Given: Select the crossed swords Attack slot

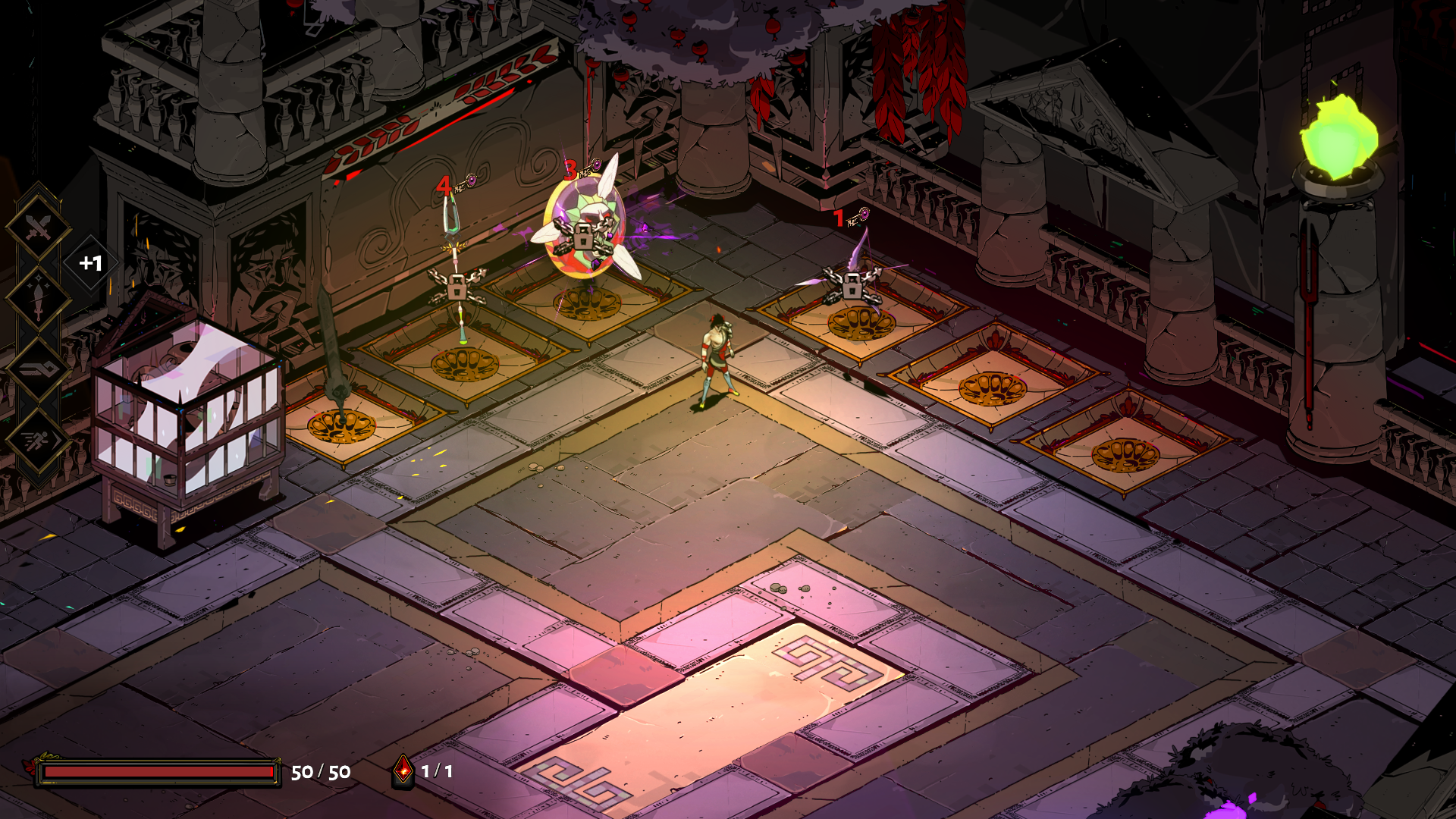Looking at the screenshot, I should pos(39,226).
